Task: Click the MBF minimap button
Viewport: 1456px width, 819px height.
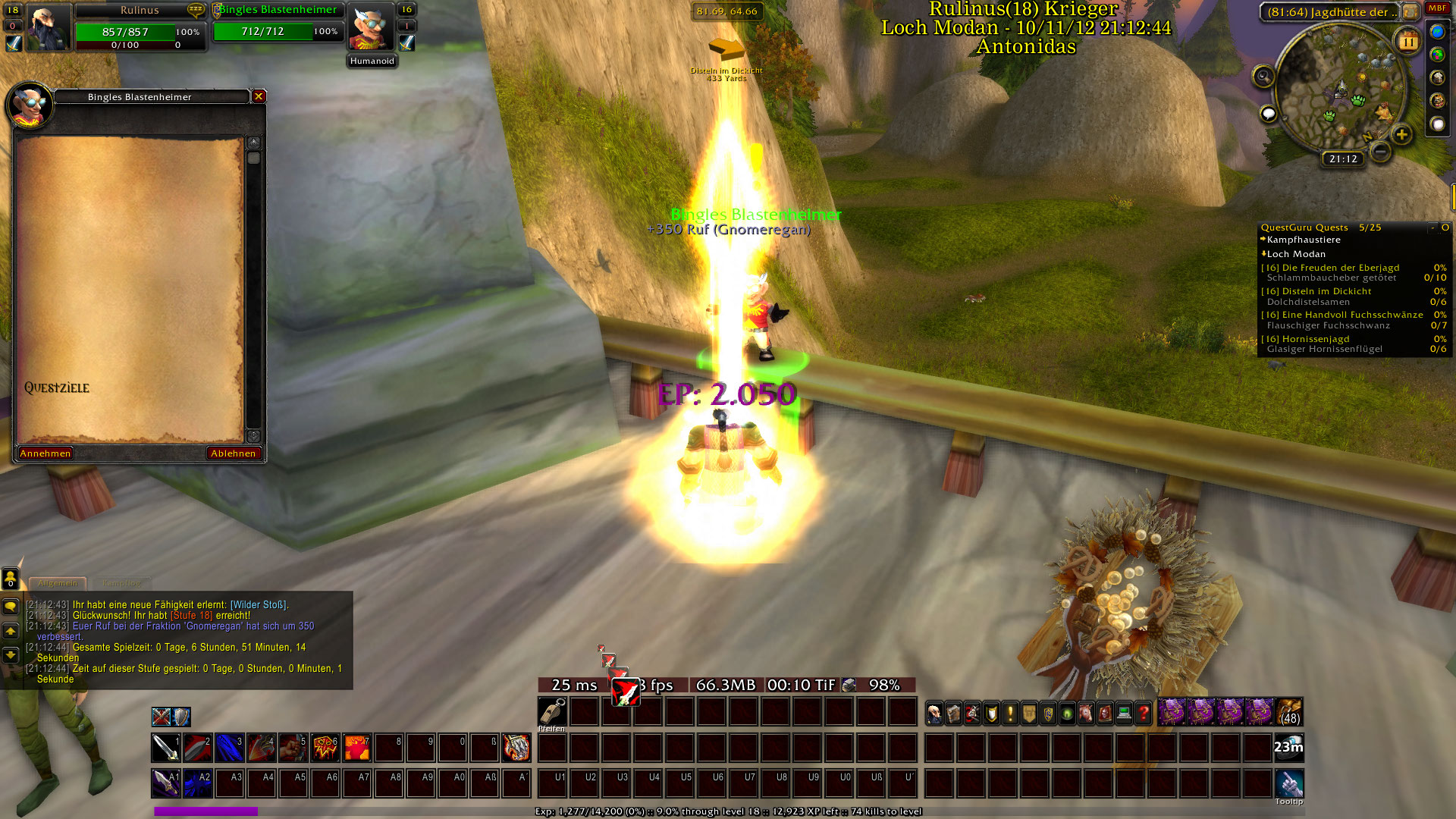Action: pyautogui.click(x=1437, y=8)
